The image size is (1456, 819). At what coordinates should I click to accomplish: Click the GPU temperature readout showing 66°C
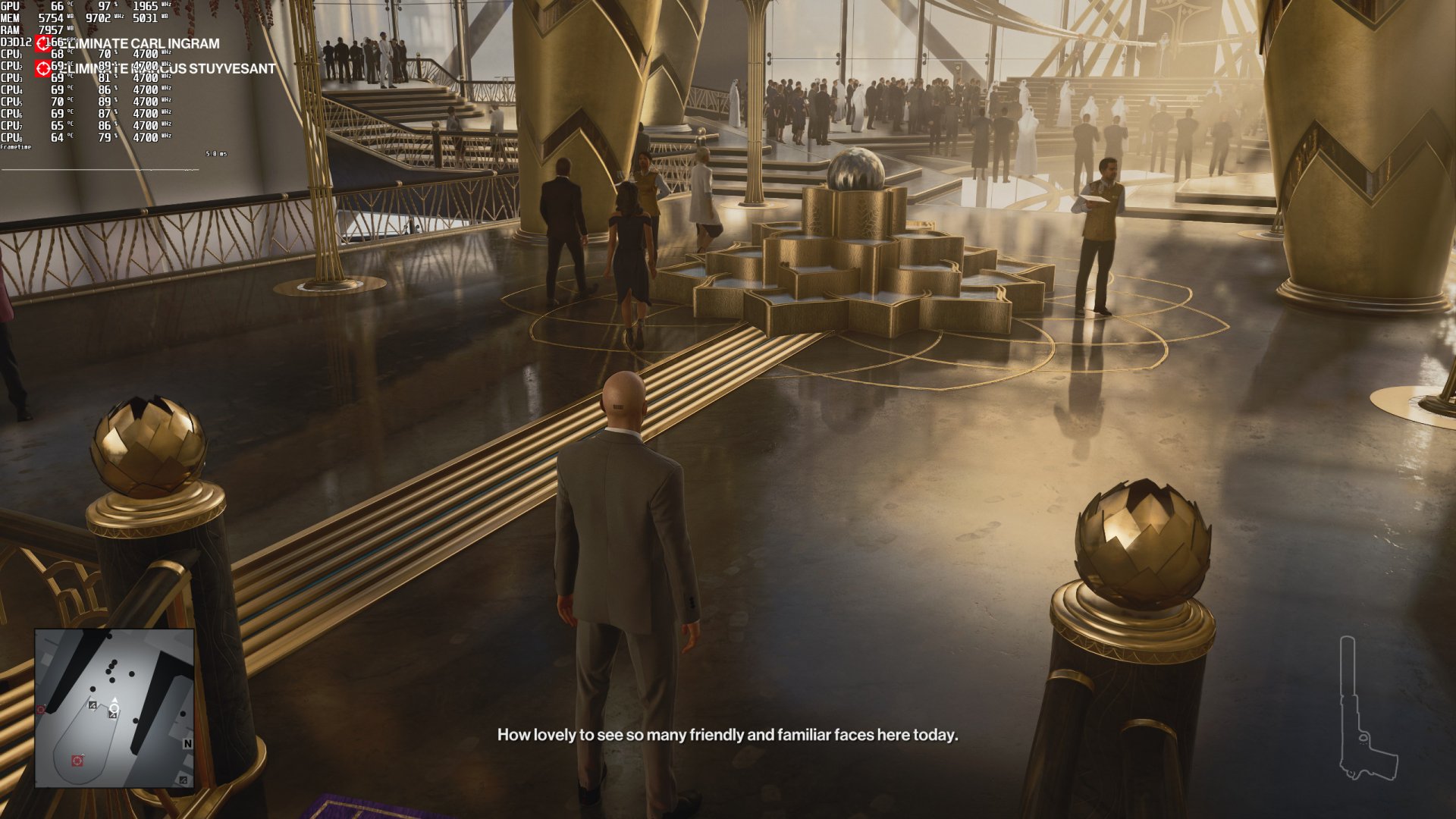point(58,7)
